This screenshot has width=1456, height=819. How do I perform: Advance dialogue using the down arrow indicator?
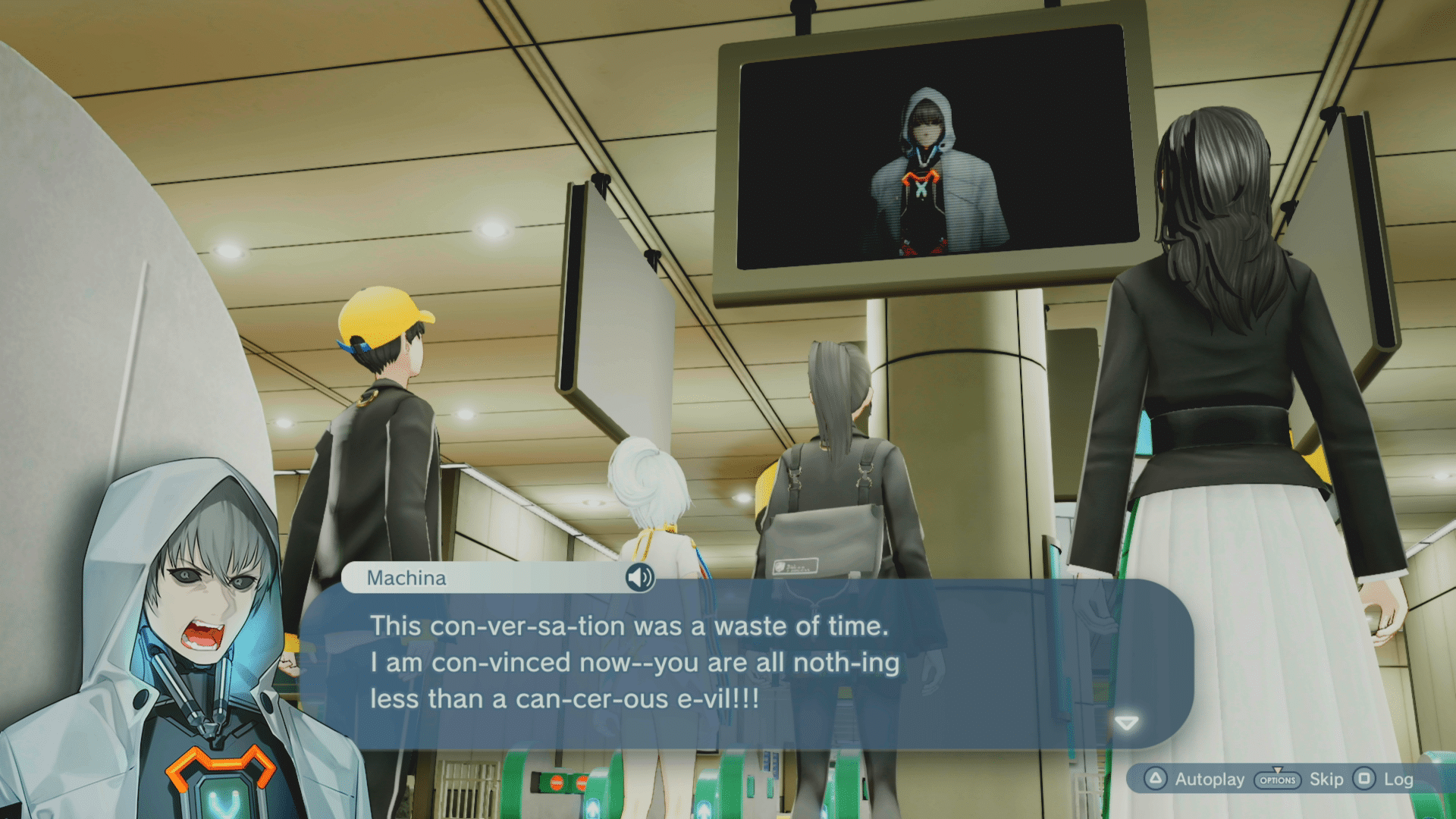click(1127, 723)
